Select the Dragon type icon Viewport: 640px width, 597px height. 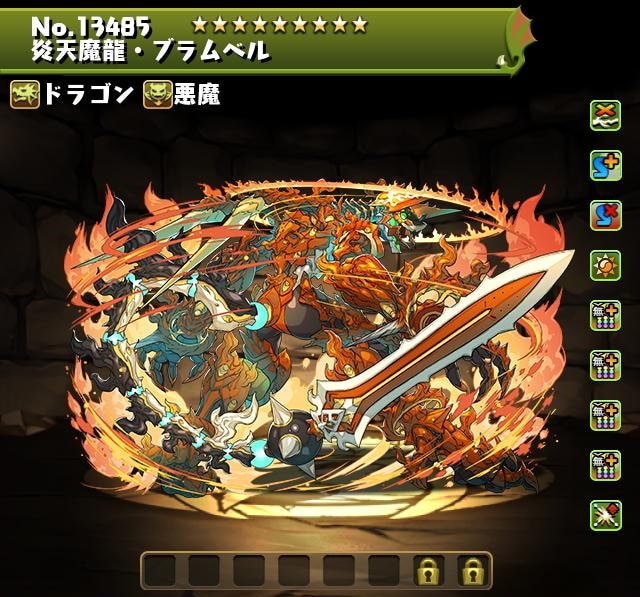pos(25,95)
